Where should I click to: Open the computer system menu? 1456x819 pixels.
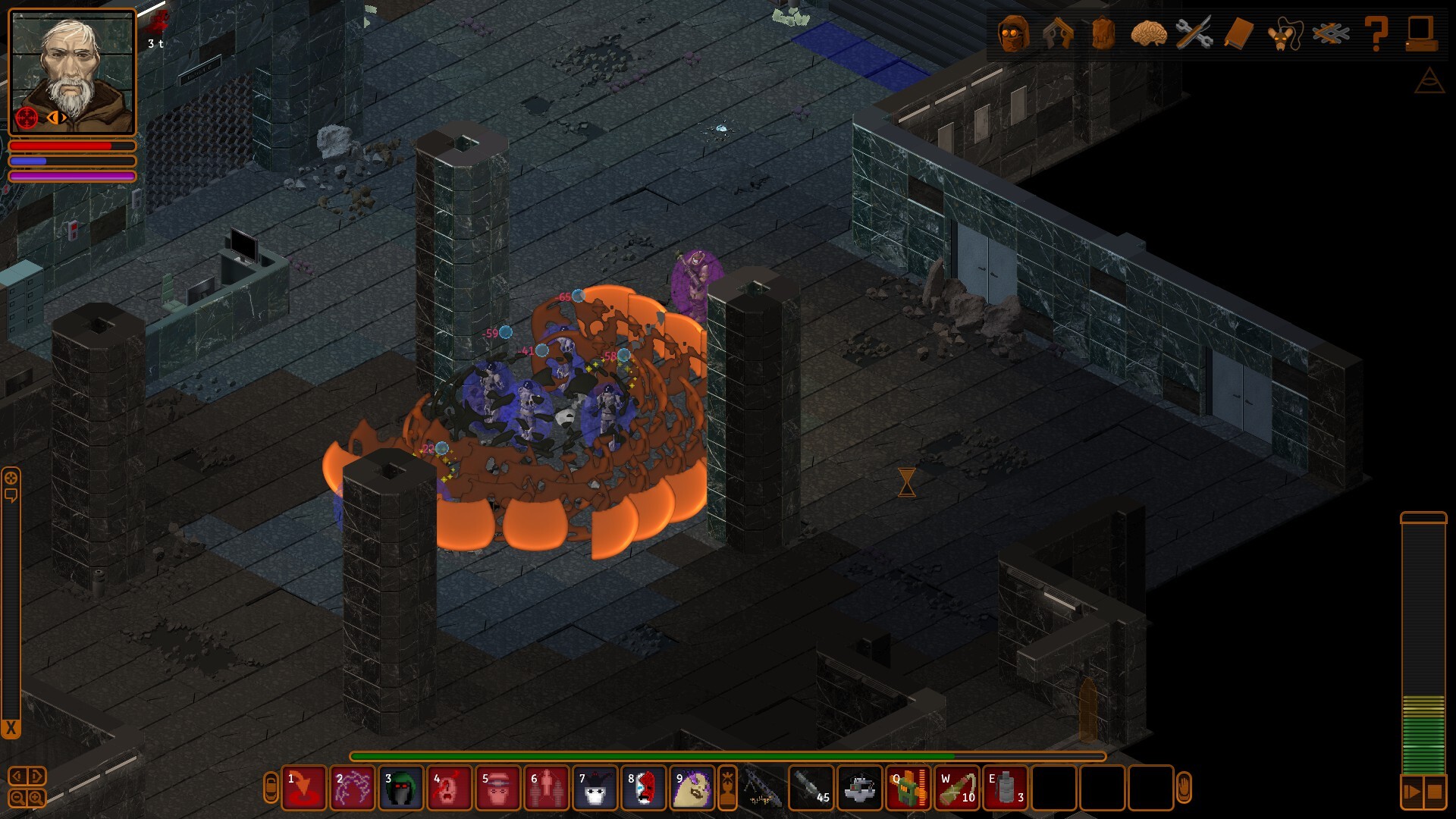coord(1420,33)
